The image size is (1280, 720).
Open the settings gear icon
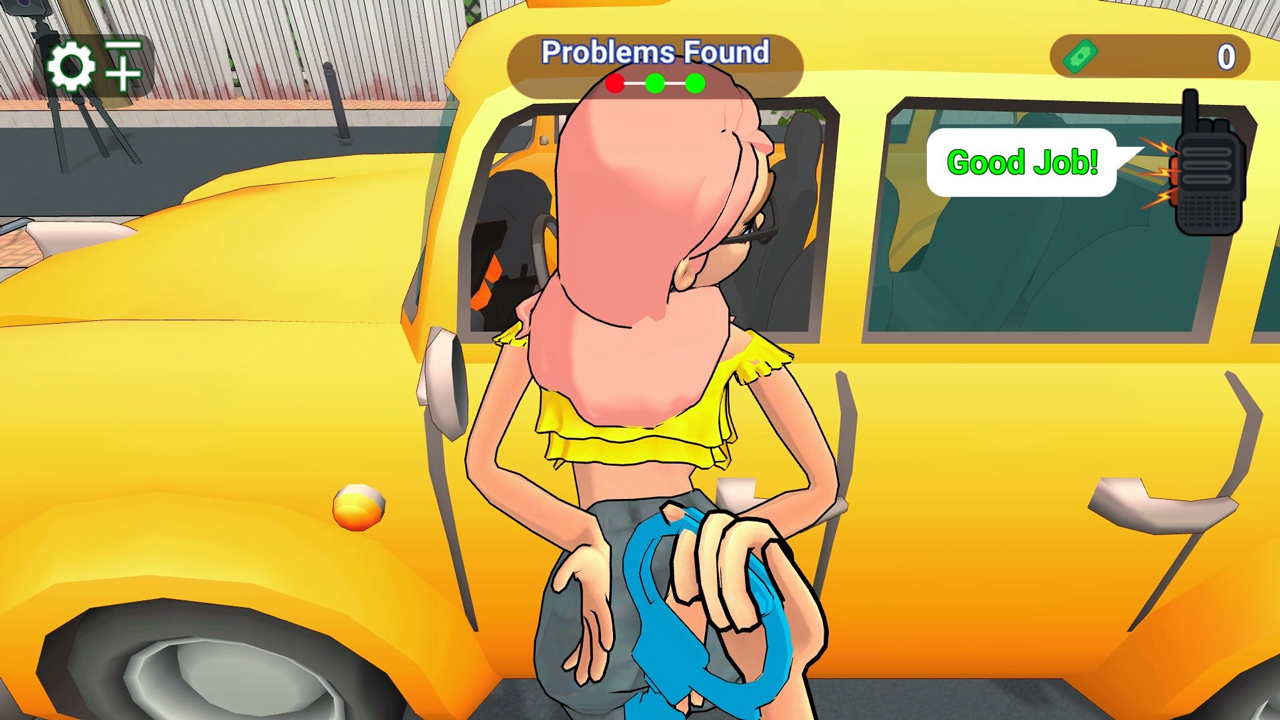tap(70, 66)
